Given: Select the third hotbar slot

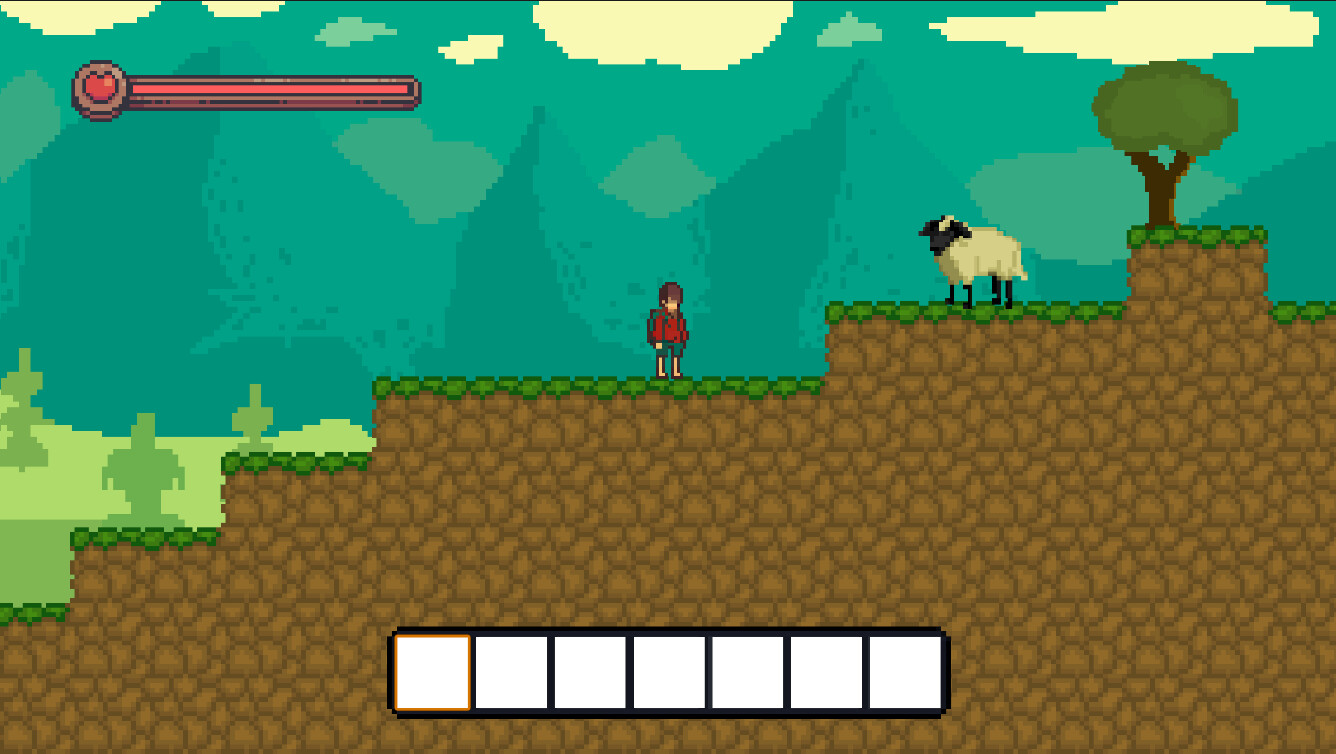Looking at the screenshot, I should [588, 671].
